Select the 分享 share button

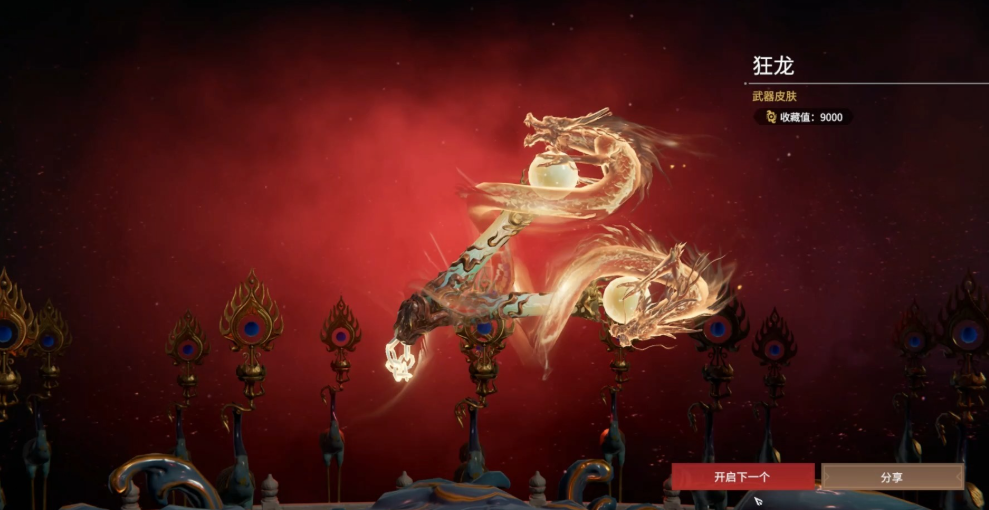(x=892, y=477)
